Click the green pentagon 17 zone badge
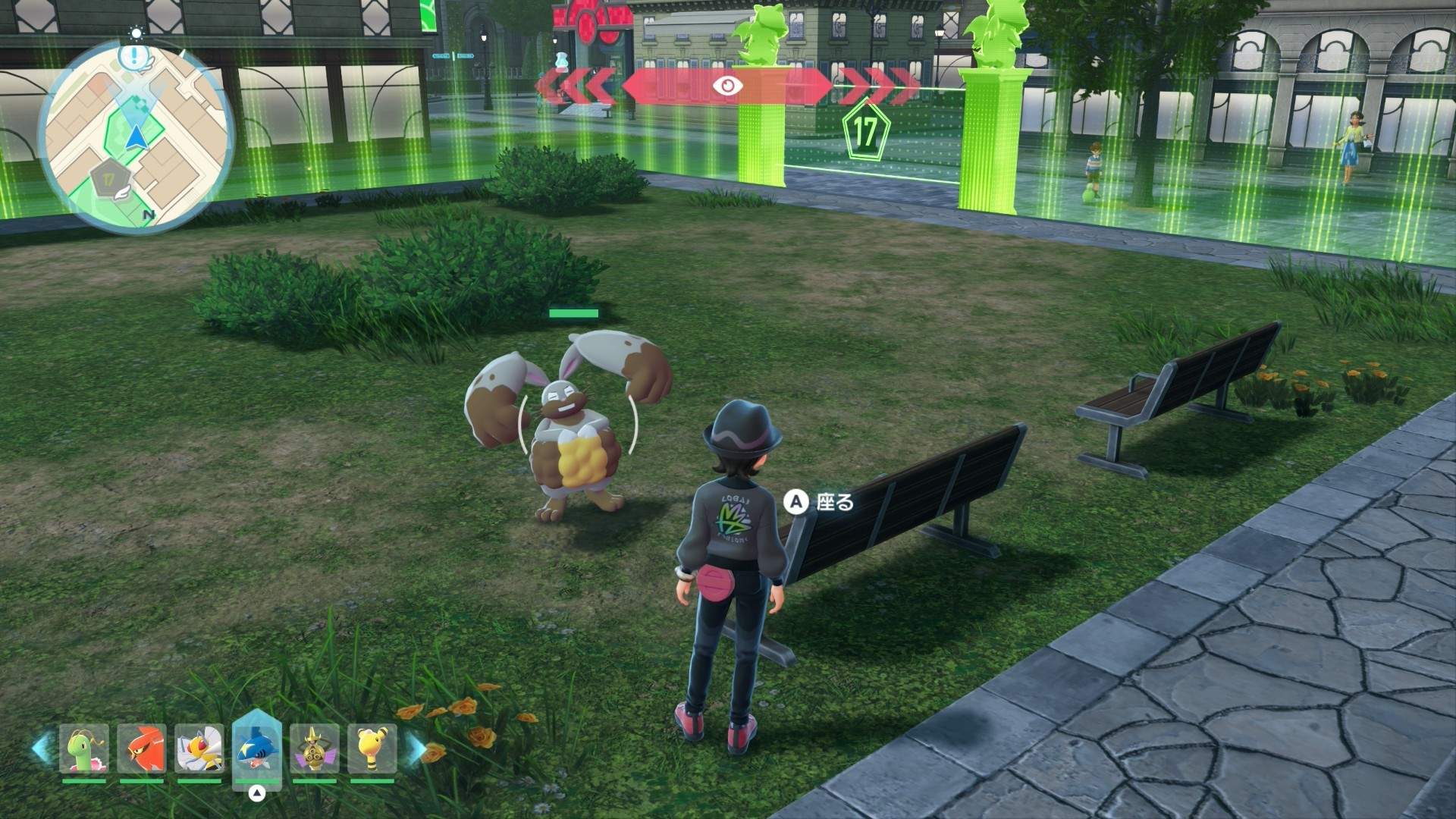1456x819 pixels. (865, 131)
